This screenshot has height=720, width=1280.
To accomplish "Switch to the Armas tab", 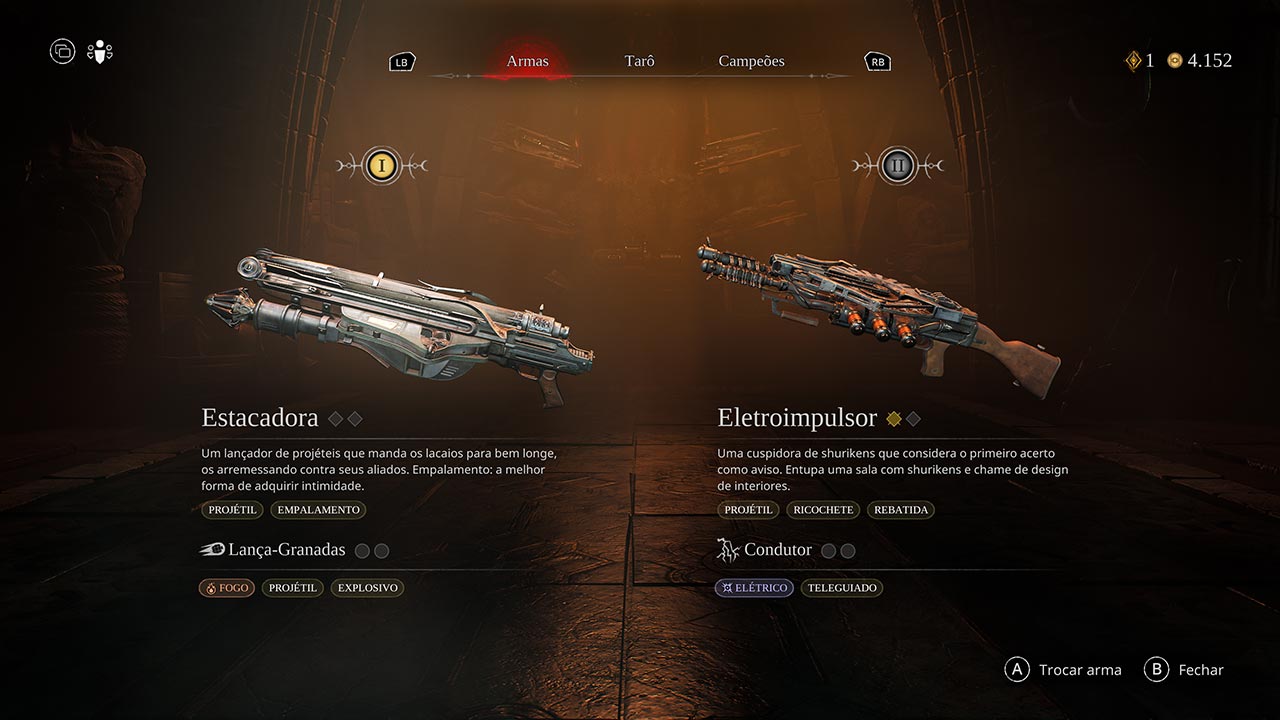I will 527,61.
